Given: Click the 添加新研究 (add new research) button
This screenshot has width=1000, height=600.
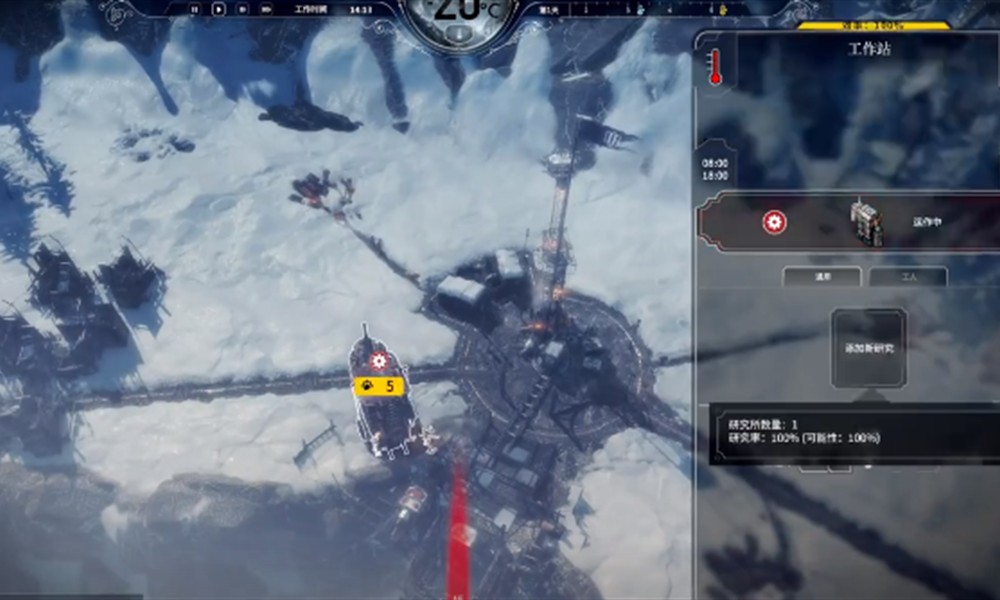Looking at the screenshot, I should pyautogui.click(x=868, y=346).
